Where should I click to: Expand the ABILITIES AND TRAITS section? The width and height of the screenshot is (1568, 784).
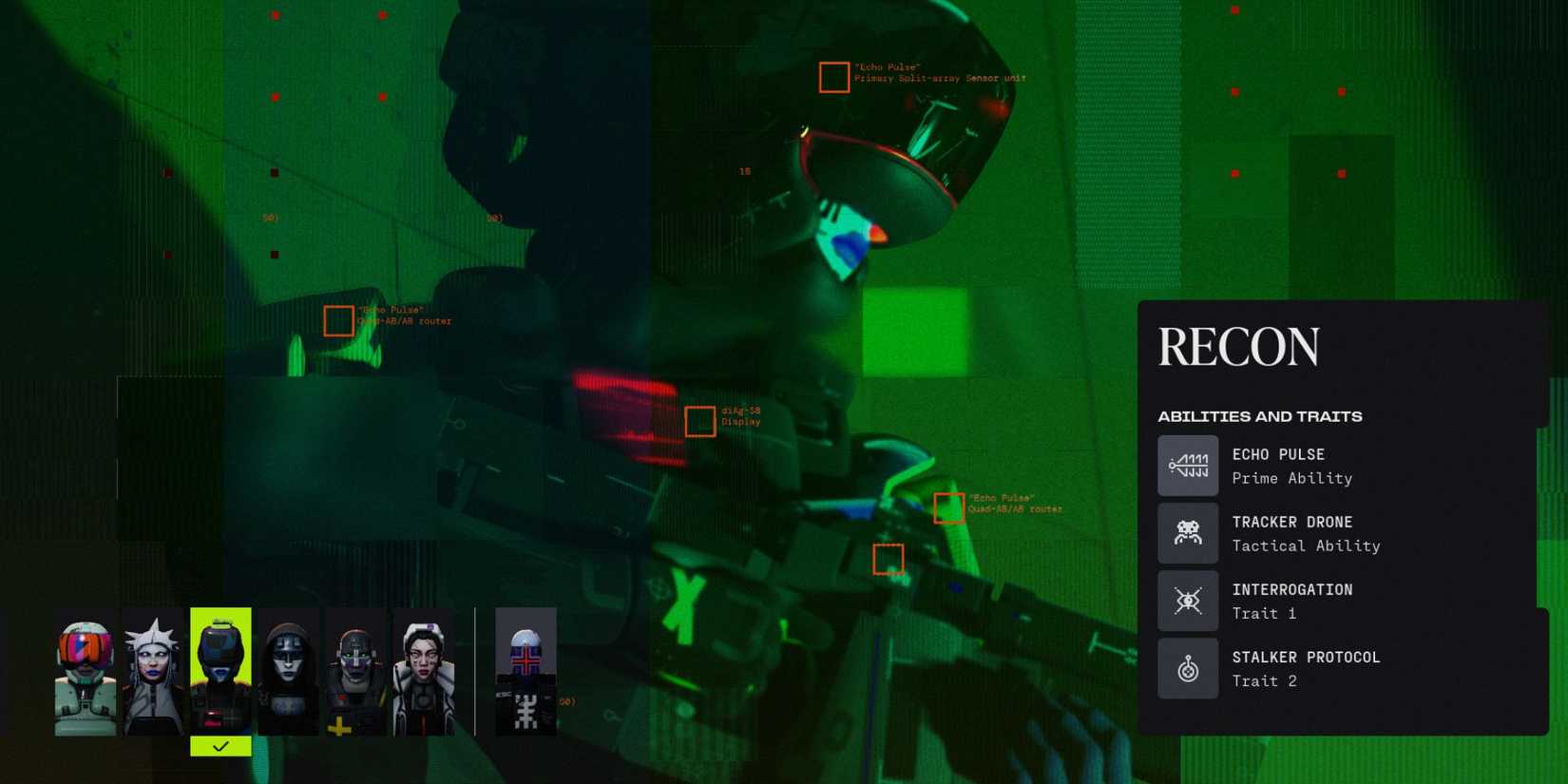pos(1259,415)
